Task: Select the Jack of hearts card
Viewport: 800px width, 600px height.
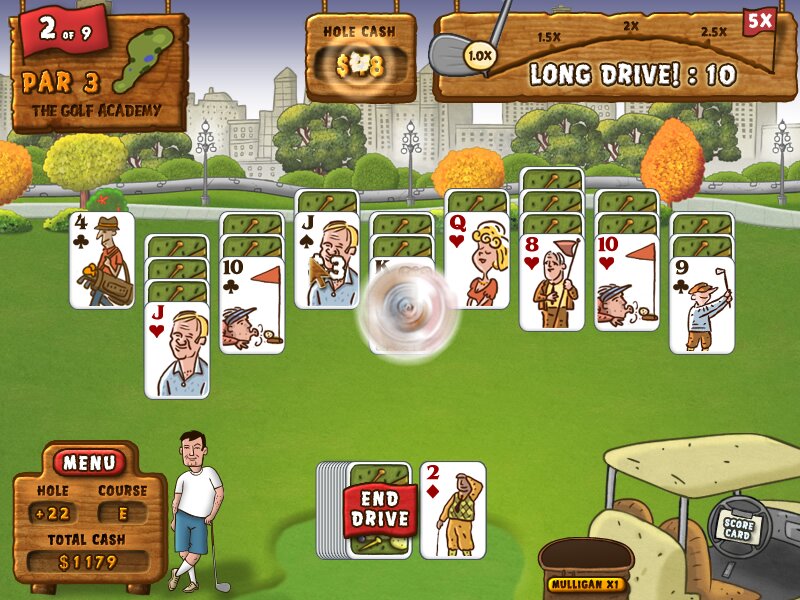Action: [177, 349]
